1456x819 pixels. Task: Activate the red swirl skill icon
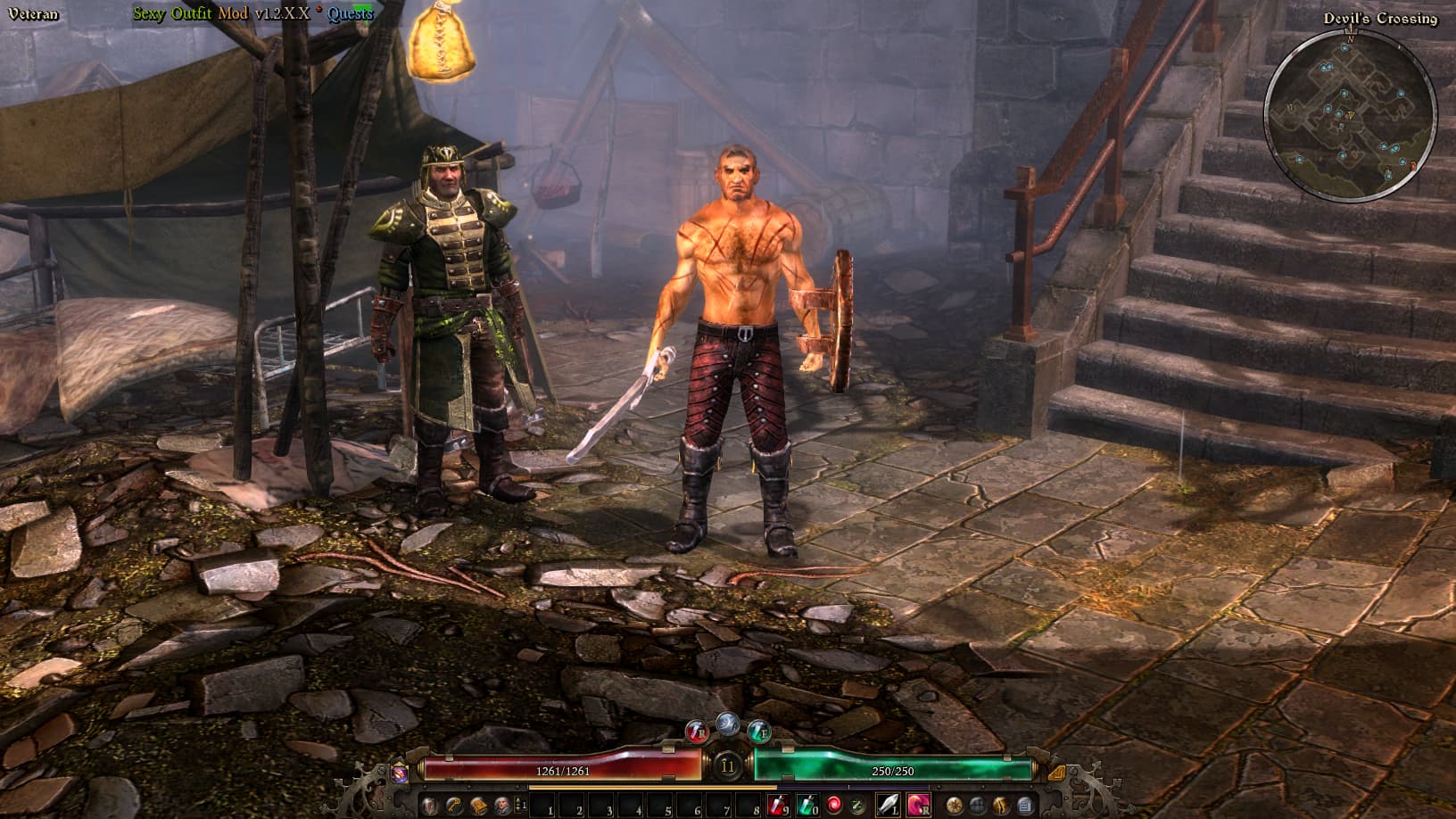click(x=834, y=806)
